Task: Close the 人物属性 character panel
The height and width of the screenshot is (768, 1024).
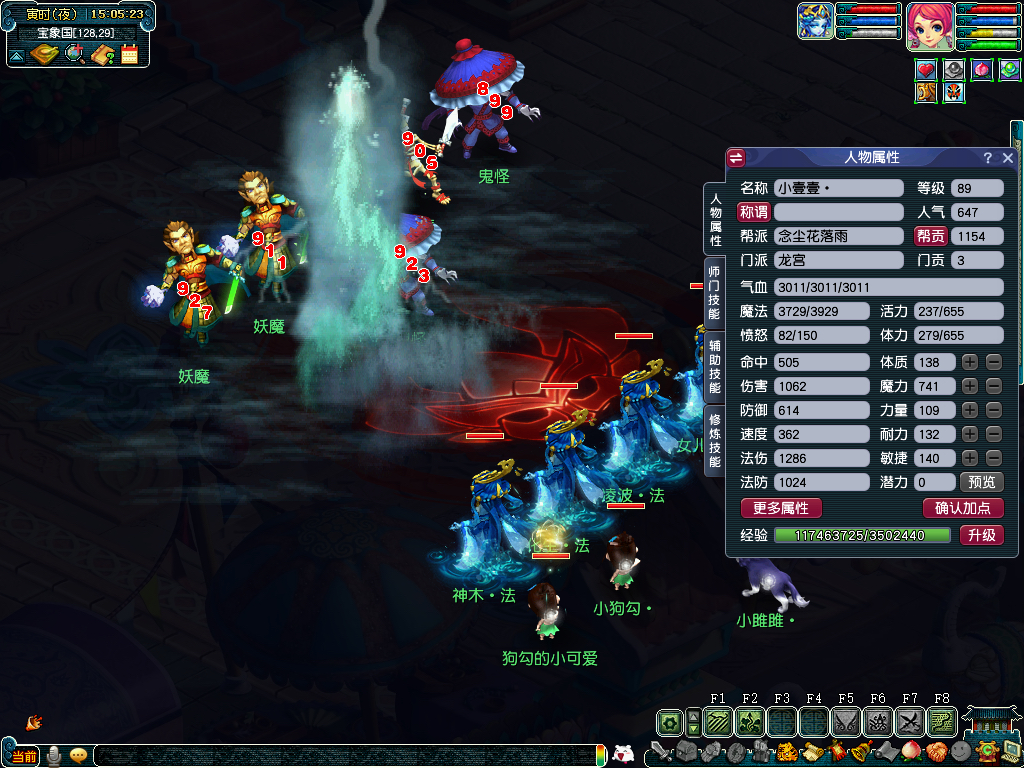Action: pos(1008,158)
